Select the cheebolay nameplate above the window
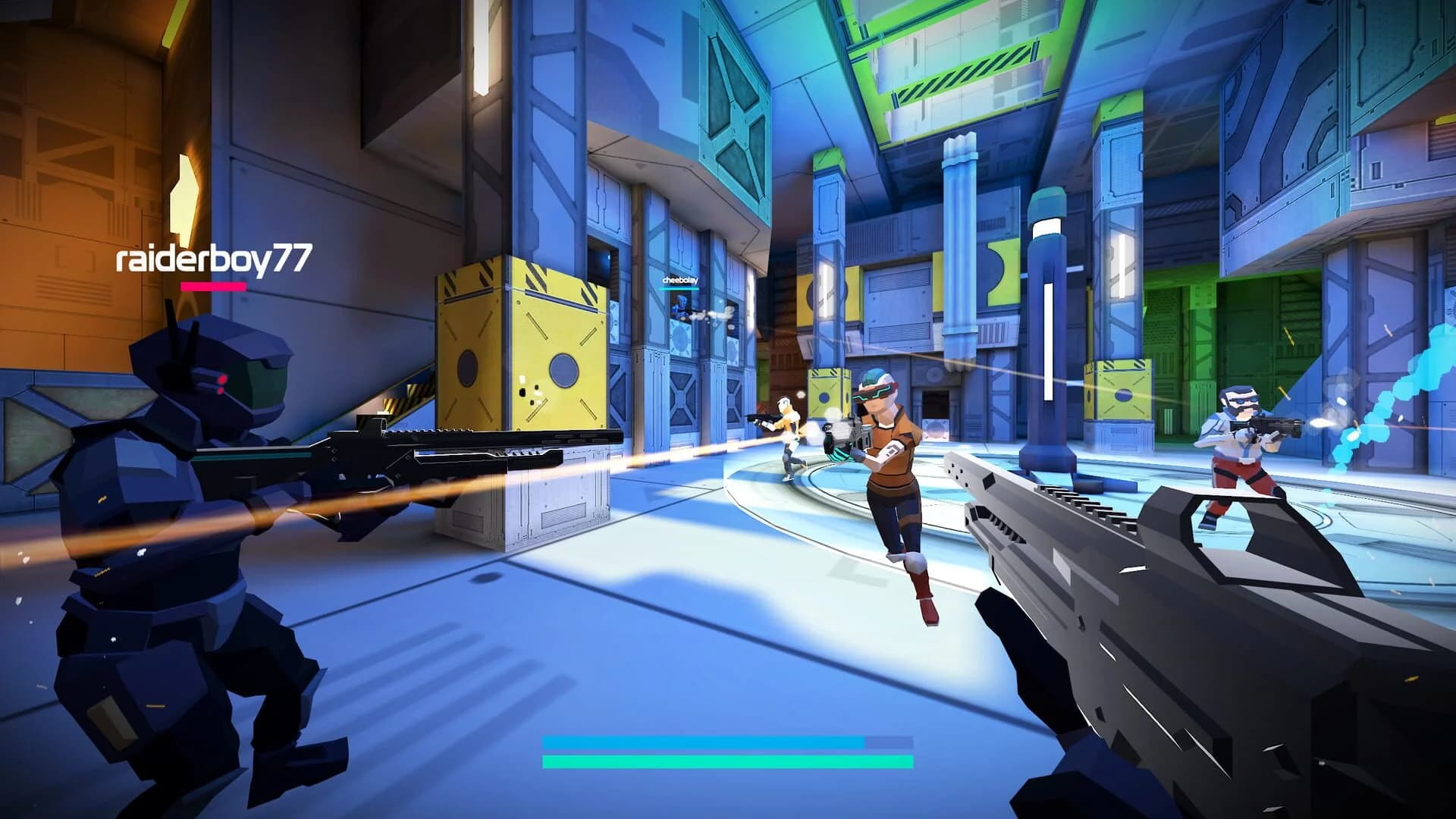 [x=679, y=279]
